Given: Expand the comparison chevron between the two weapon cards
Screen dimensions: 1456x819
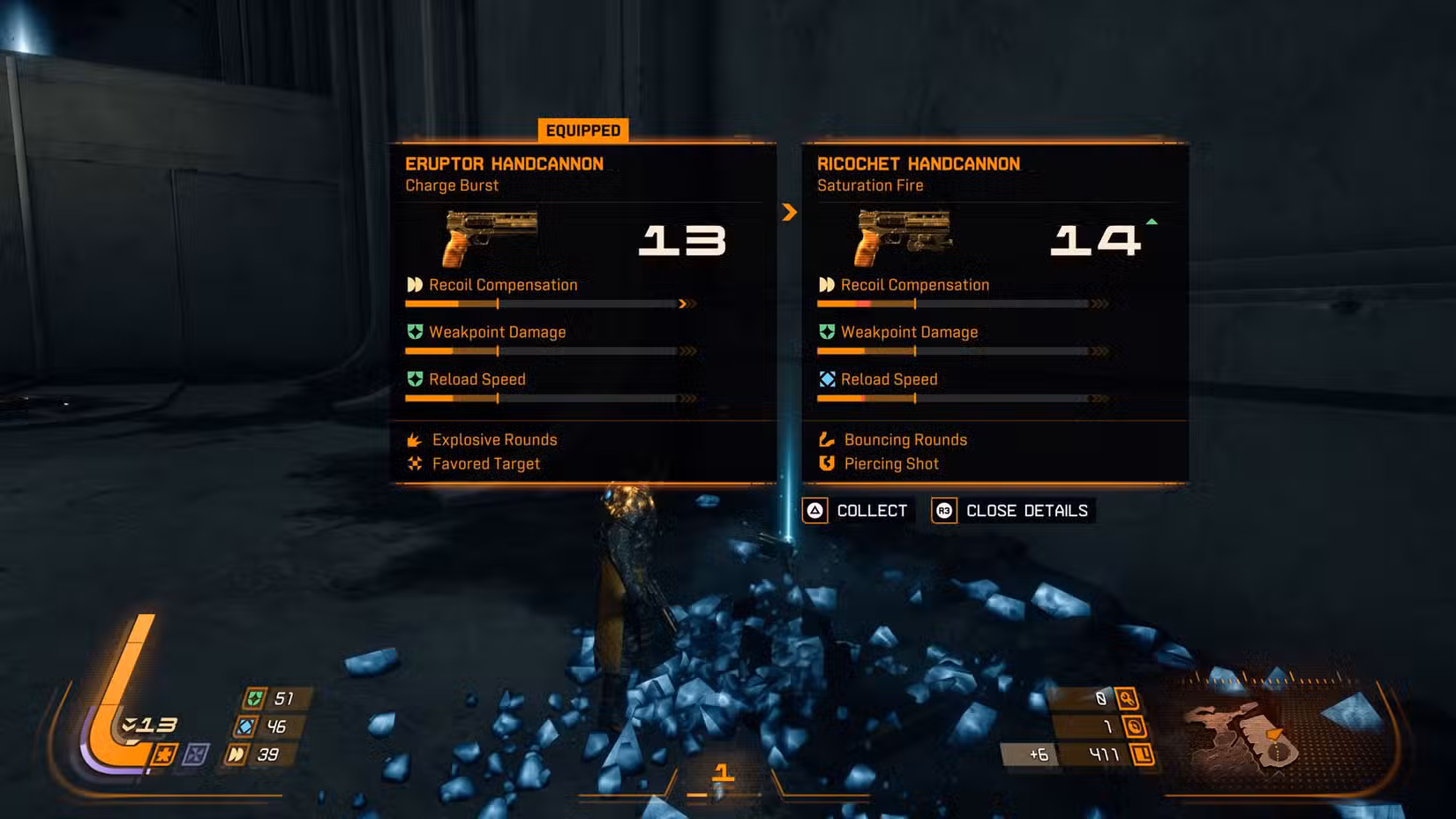Looking at the screenshot, I should click(789, 213).
